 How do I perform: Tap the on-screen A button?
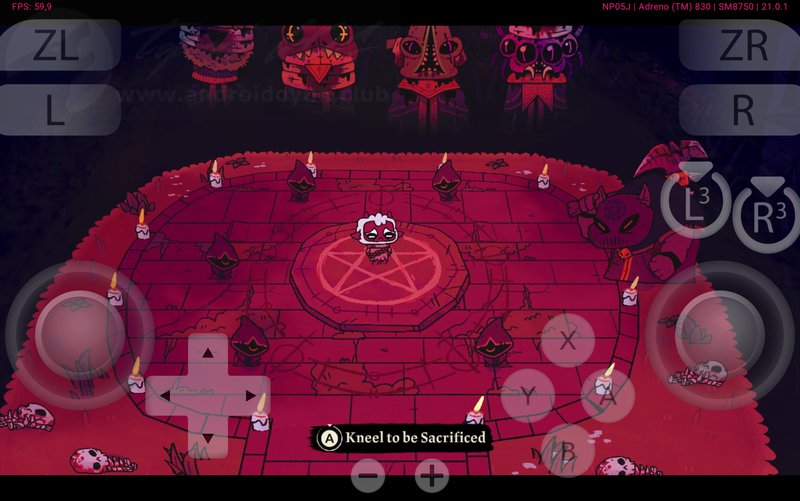608,396
